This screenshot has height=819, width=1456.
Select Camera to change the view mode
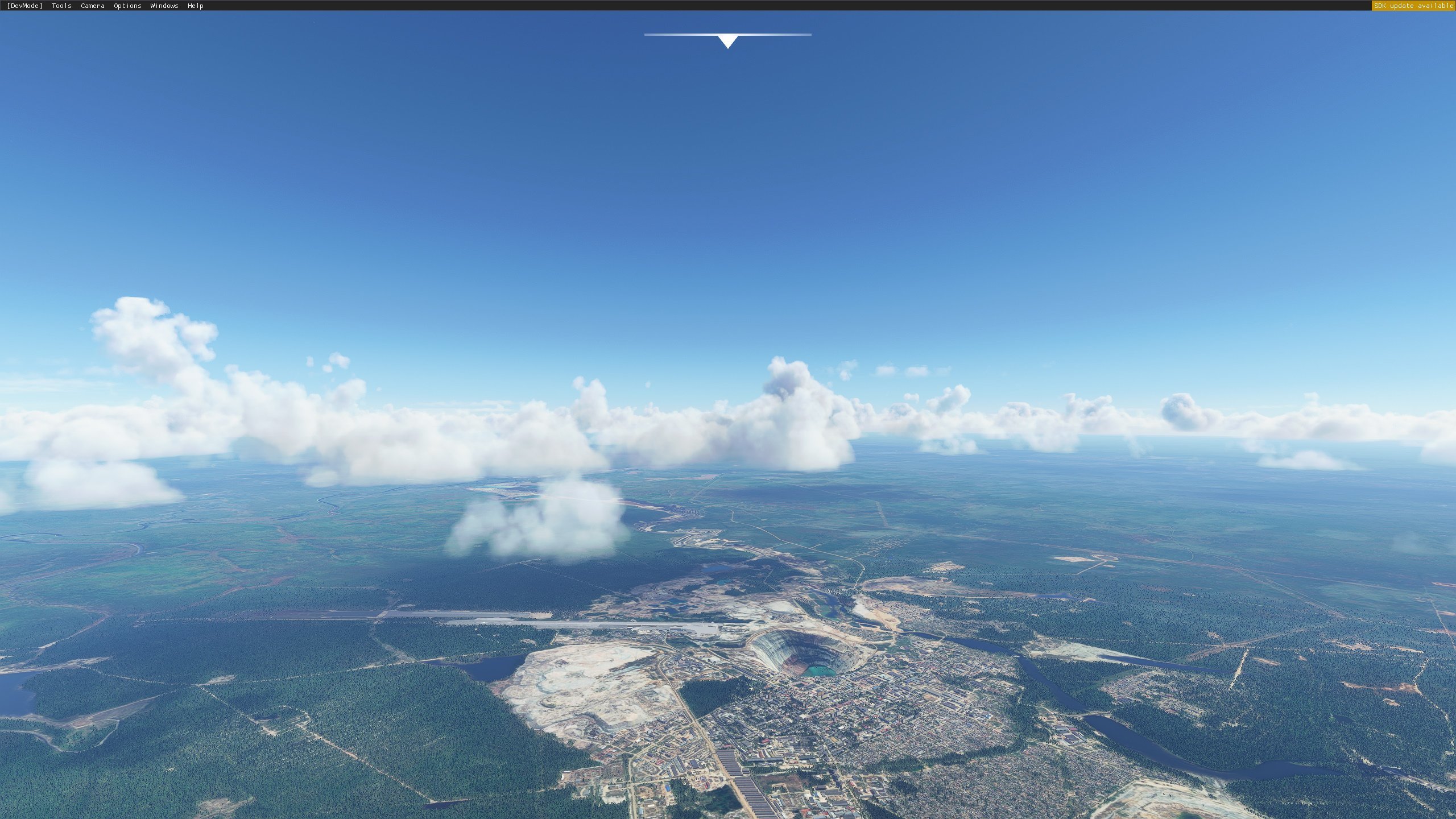coord(92,6)
